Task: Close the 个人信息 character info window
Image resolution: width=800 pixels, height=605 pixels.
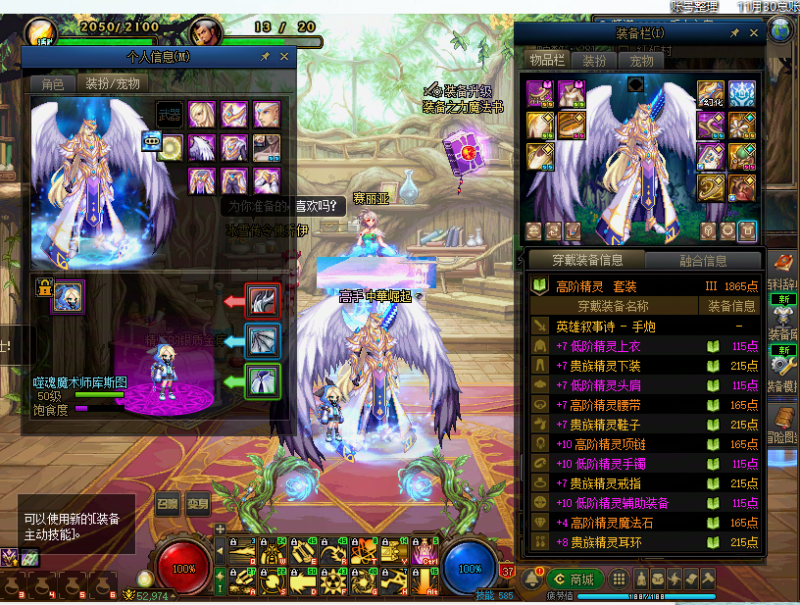Action: tap(284, 58)
